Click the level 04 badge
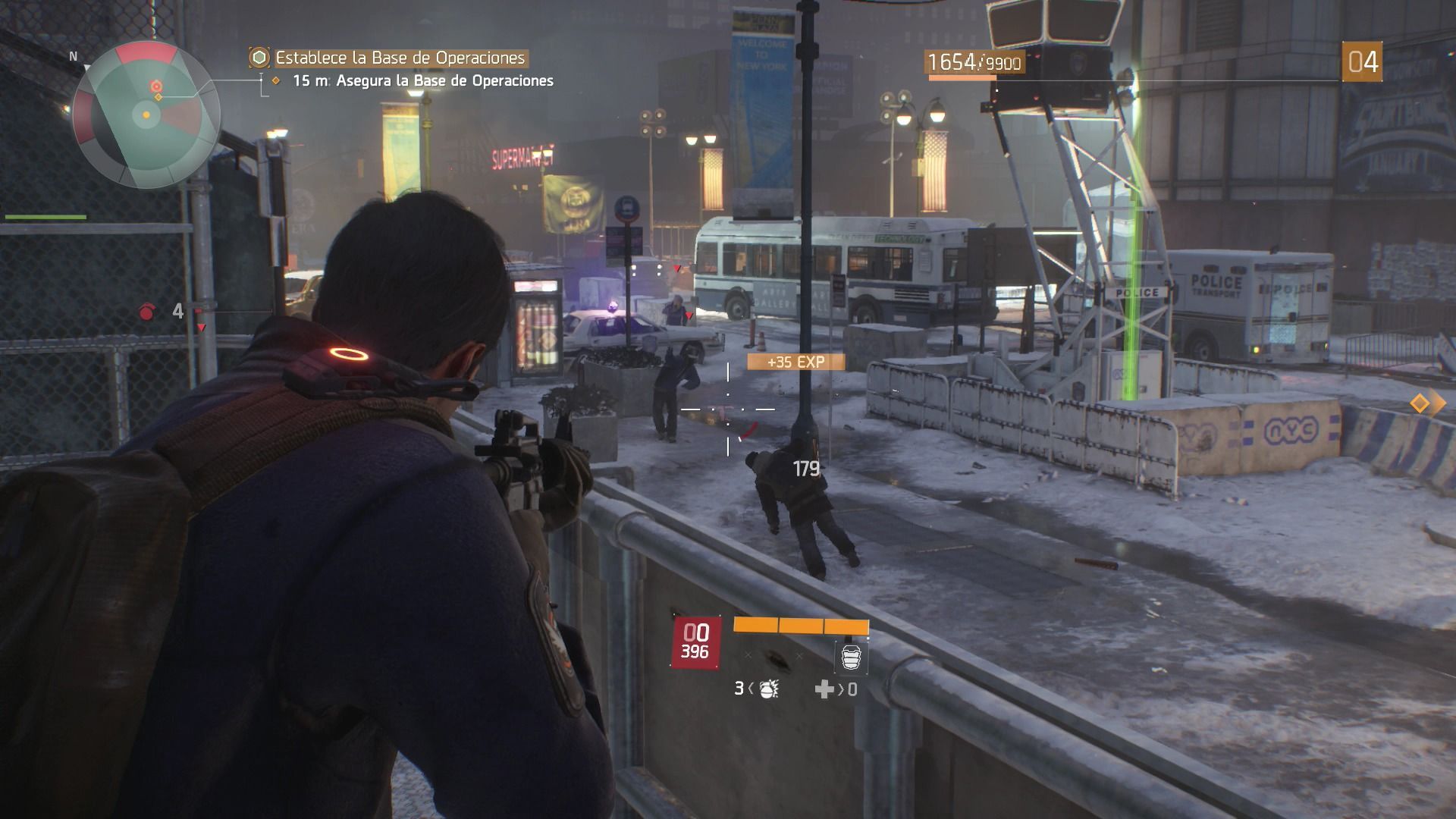The height and width of the screenshot is (819, 1456). 1362,62
